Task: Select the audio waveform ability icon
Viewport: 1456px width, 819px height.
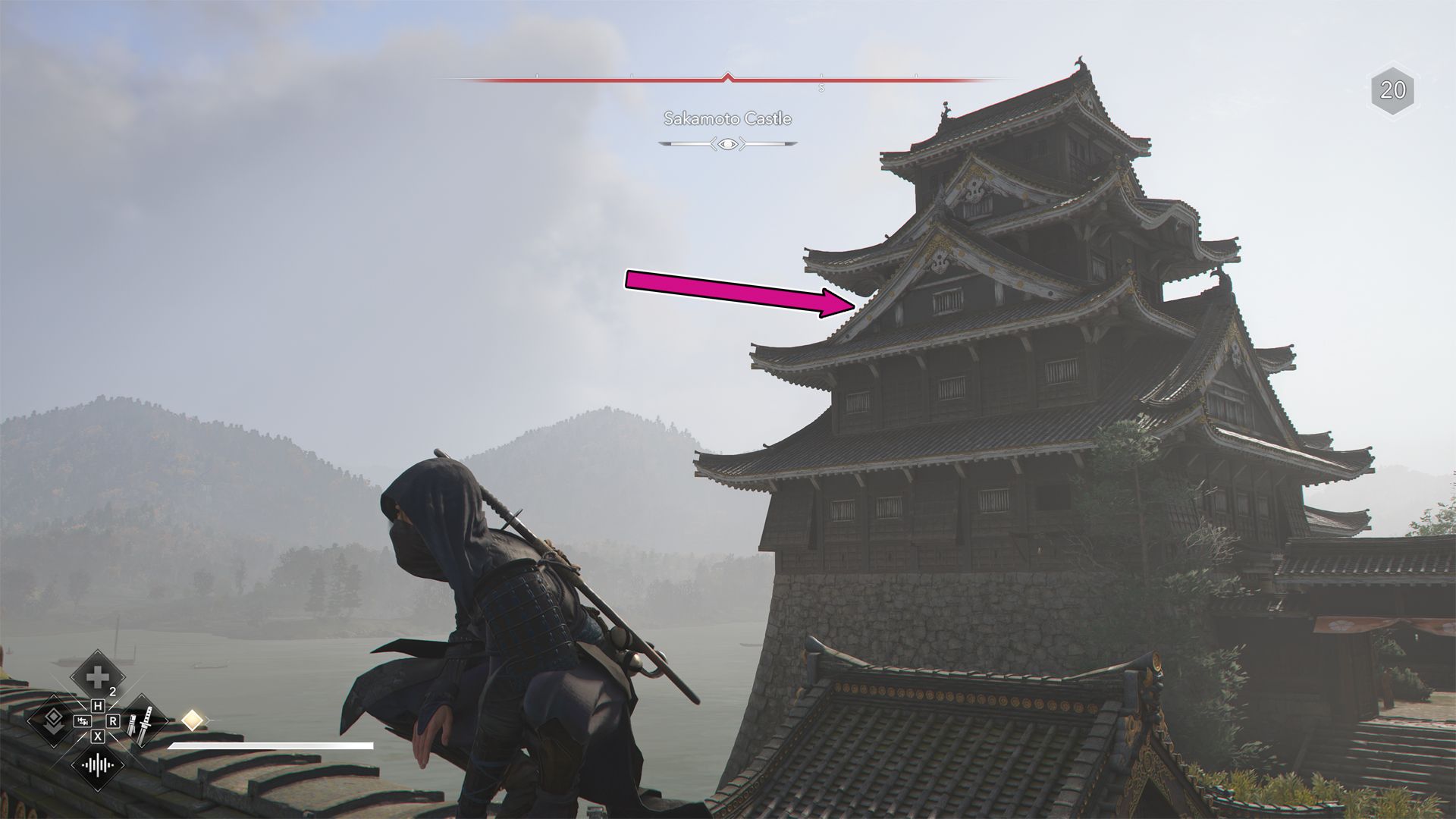Action: pyautogui.click(x=96, y=765)
